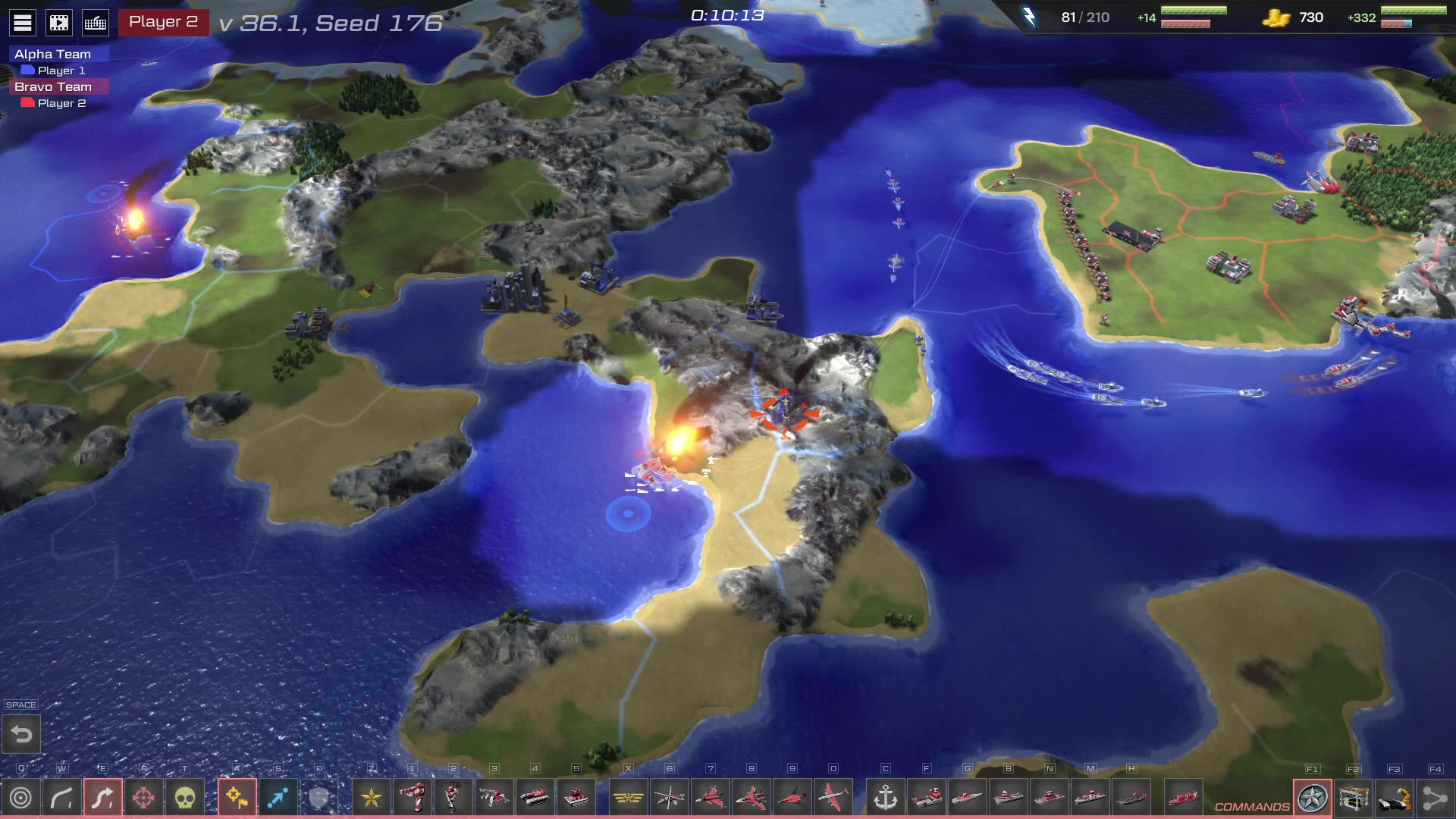Switch to the star Commands tab
The height and width of the screenshot is (819, 1456).
[x=1313, y=798]
